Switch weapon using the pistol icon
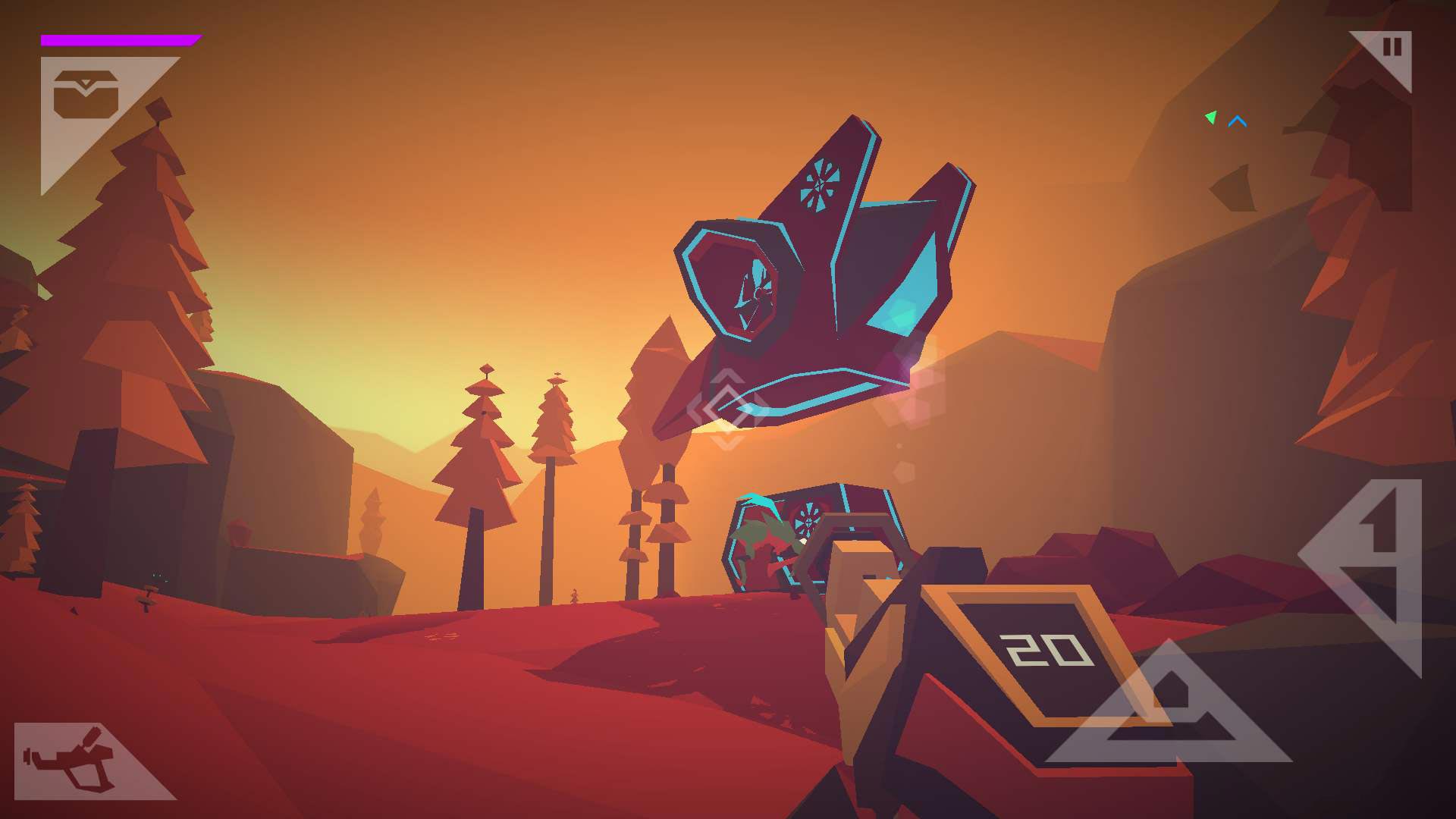The height and width of the screenshot is (819, 1456). click(x=70, y=760)
